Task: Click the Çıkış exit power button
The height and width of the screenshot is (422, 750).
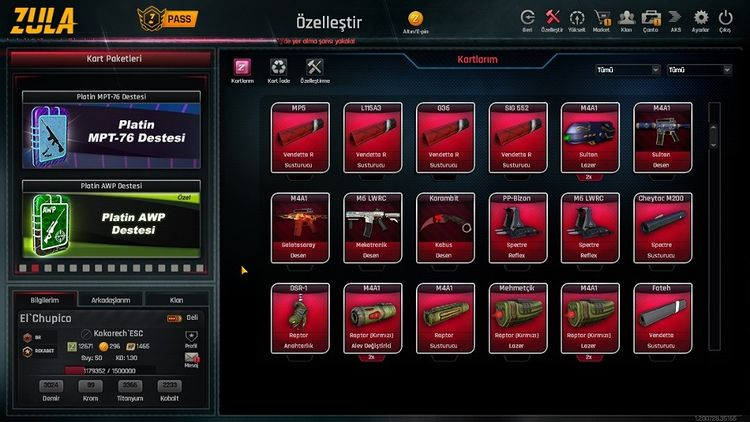Action: click(727, 18)
